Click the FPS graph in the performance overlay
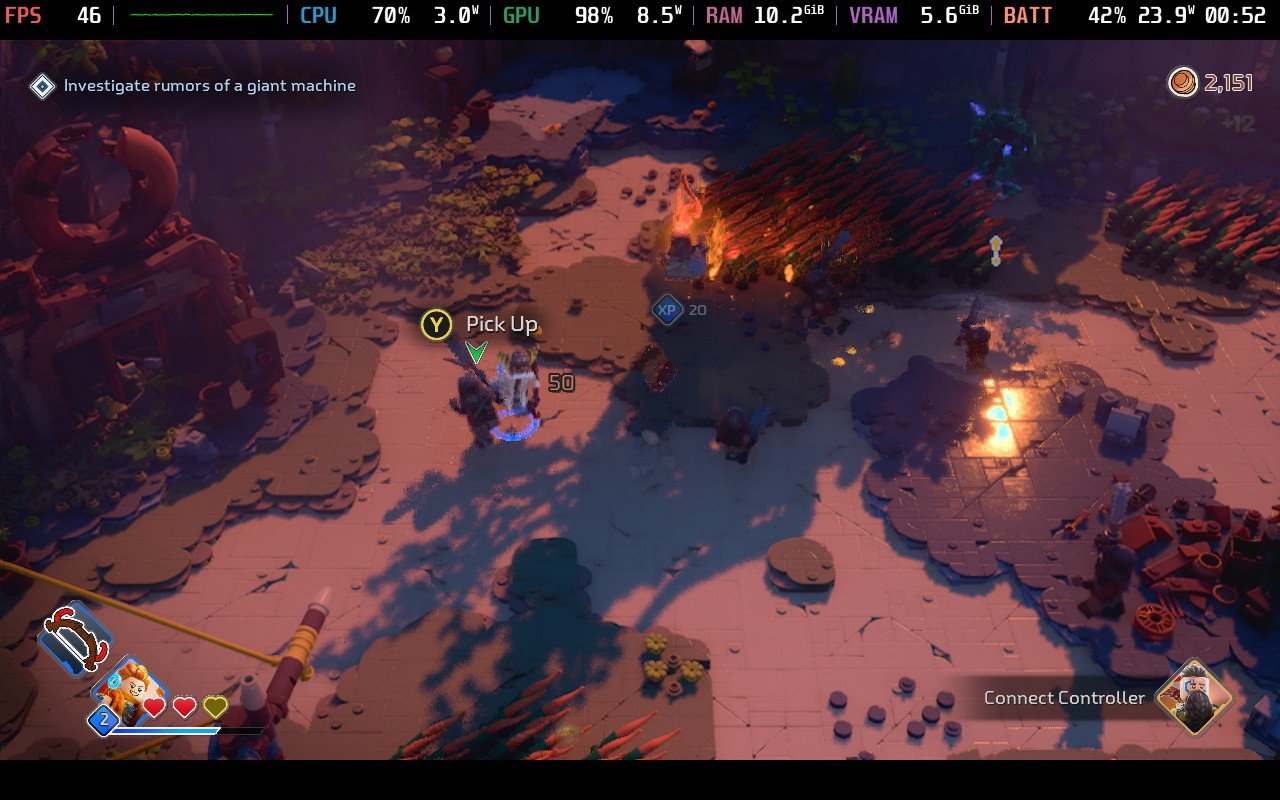This screenshot has height=800, width=1280. (x=201, y=15)
